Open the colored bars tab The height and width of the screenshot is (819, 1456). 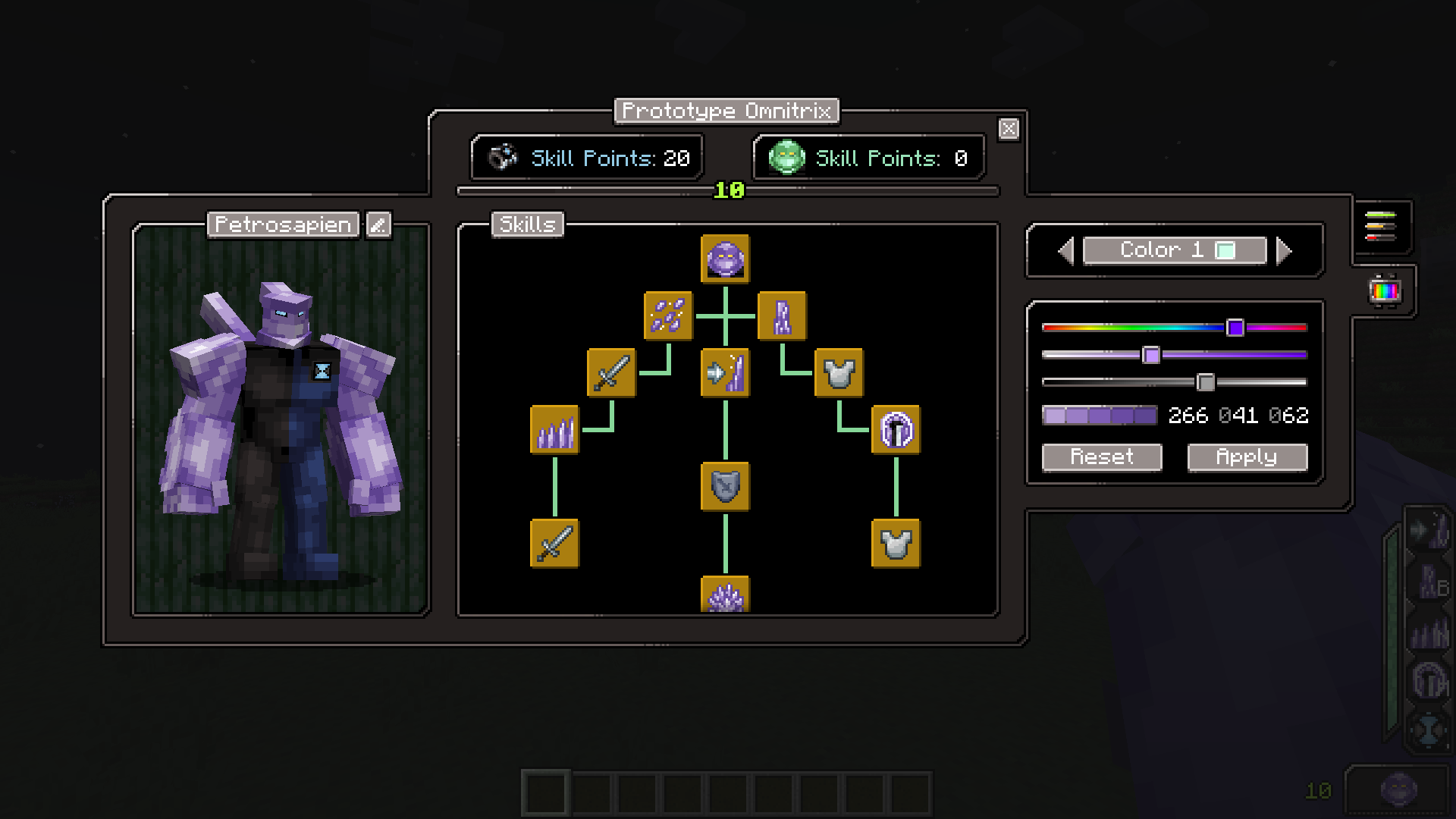tap(1380, 226)
